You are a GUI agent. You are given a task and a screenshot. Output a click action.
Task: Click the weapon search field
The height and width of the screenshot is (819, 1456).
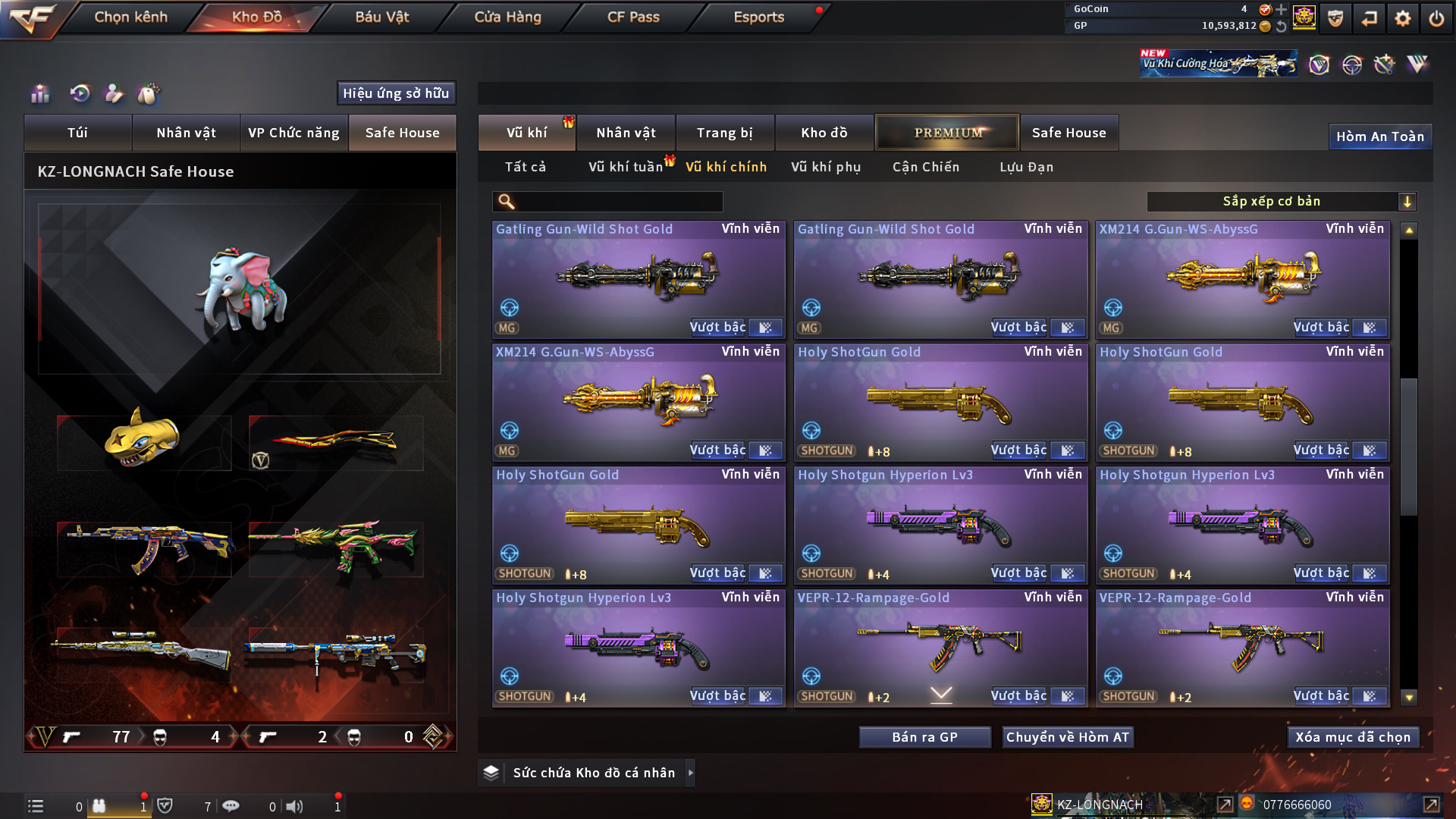point(618,202)
